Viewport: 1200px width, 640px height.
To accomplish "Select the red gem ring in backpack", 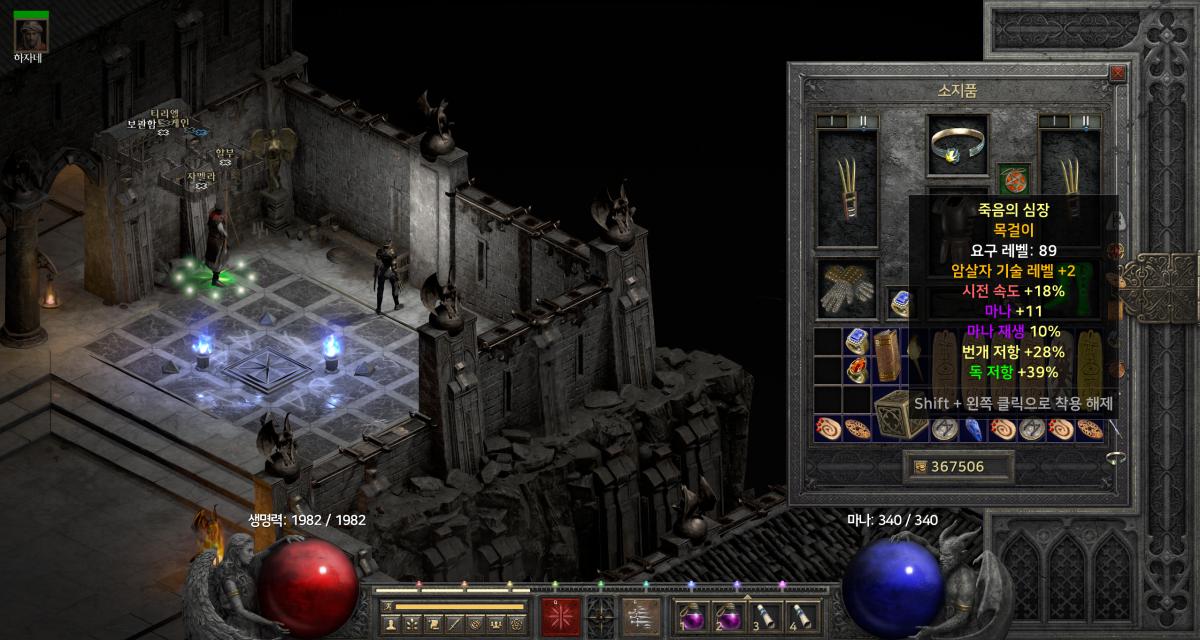I will click(856, 371).
